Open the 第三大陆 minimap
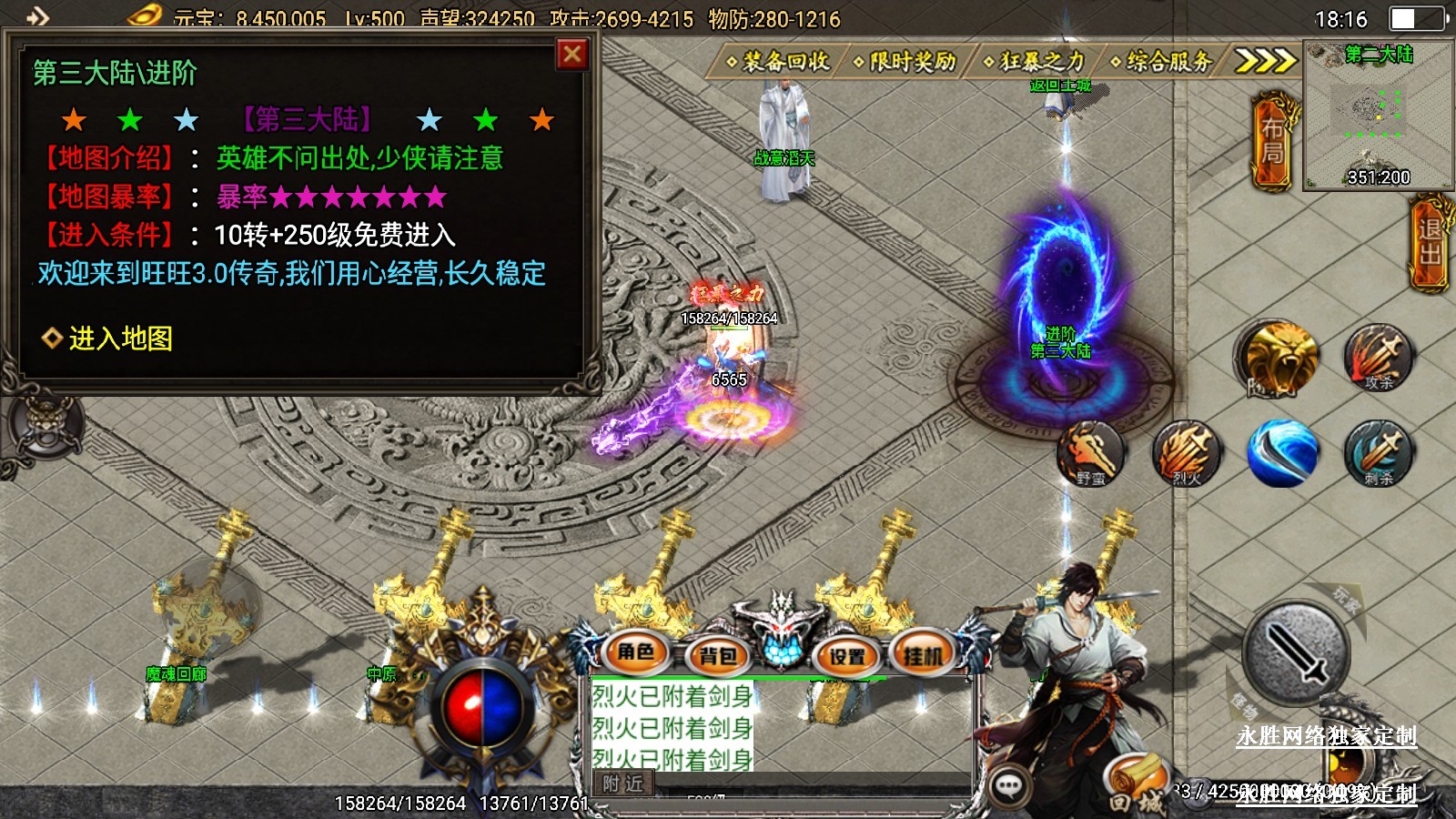1456x819 pixels. pos(1378,115)
